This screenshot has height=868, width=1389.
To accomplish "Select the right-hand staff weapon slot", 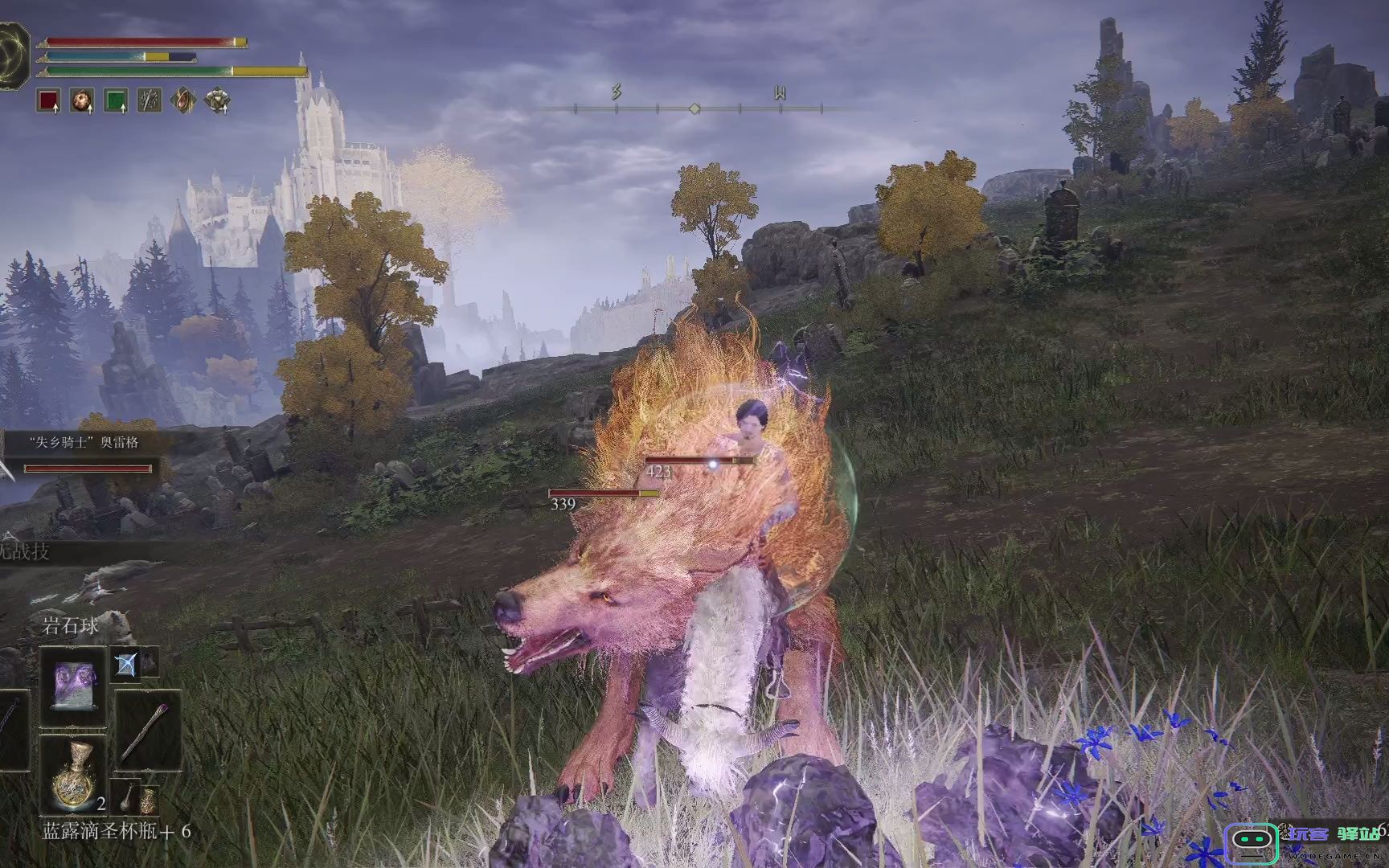I will point(148,730).
